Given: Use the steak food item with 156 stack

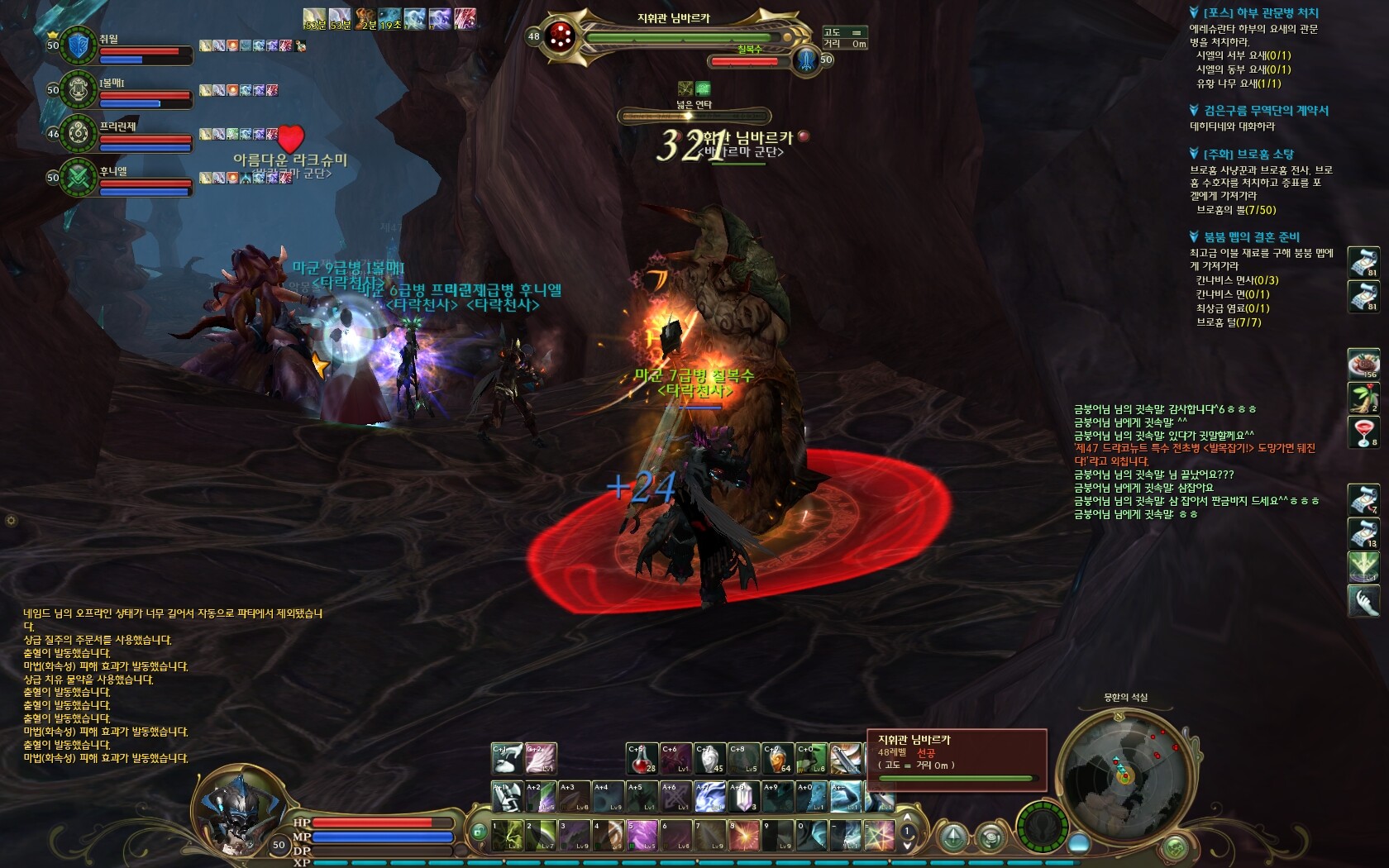Looking at the screenshot, I should [x=1363, y=365].
